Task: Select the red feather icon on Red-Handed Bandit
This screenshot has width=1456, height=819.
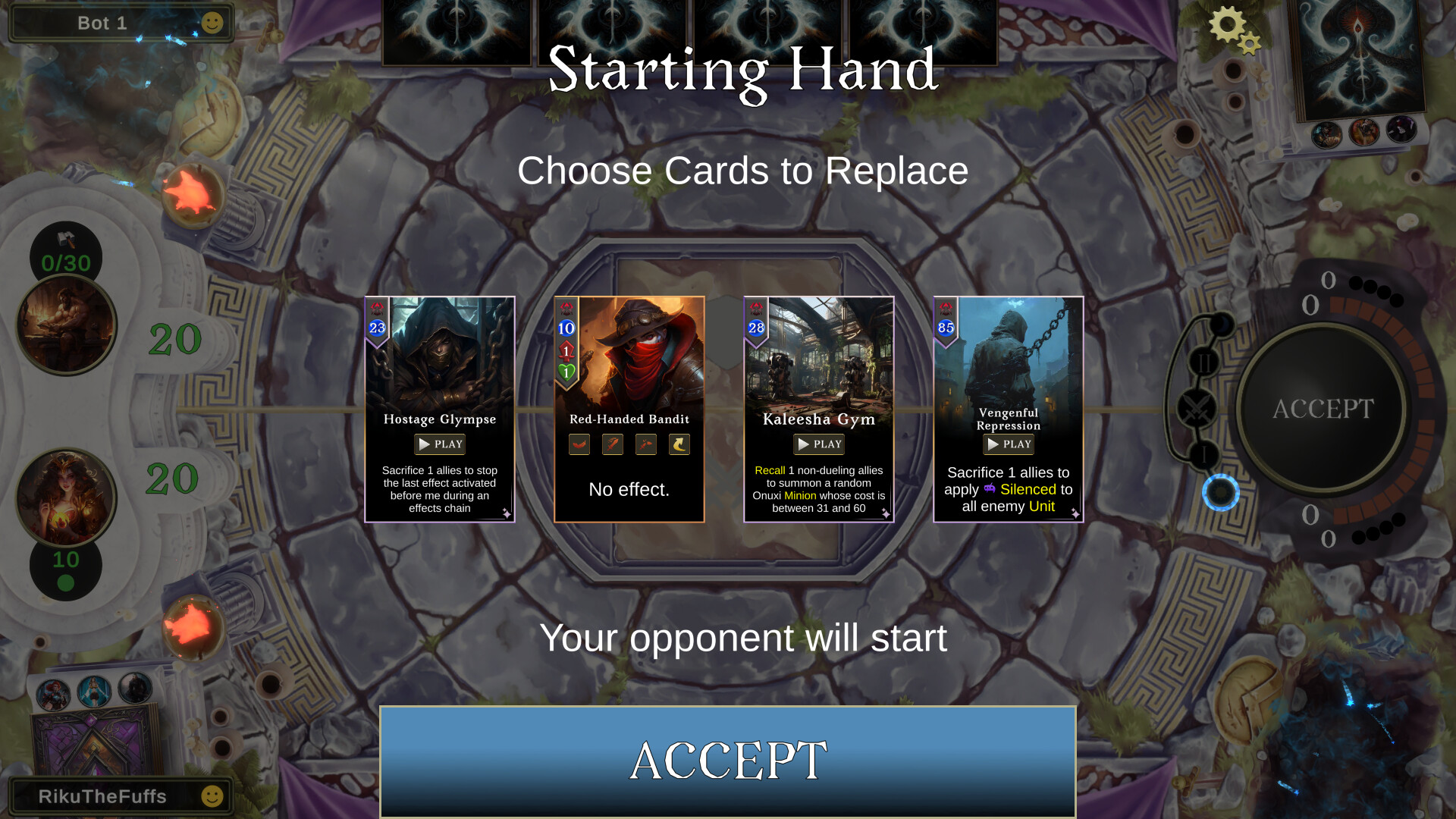Action: (579, 444)
